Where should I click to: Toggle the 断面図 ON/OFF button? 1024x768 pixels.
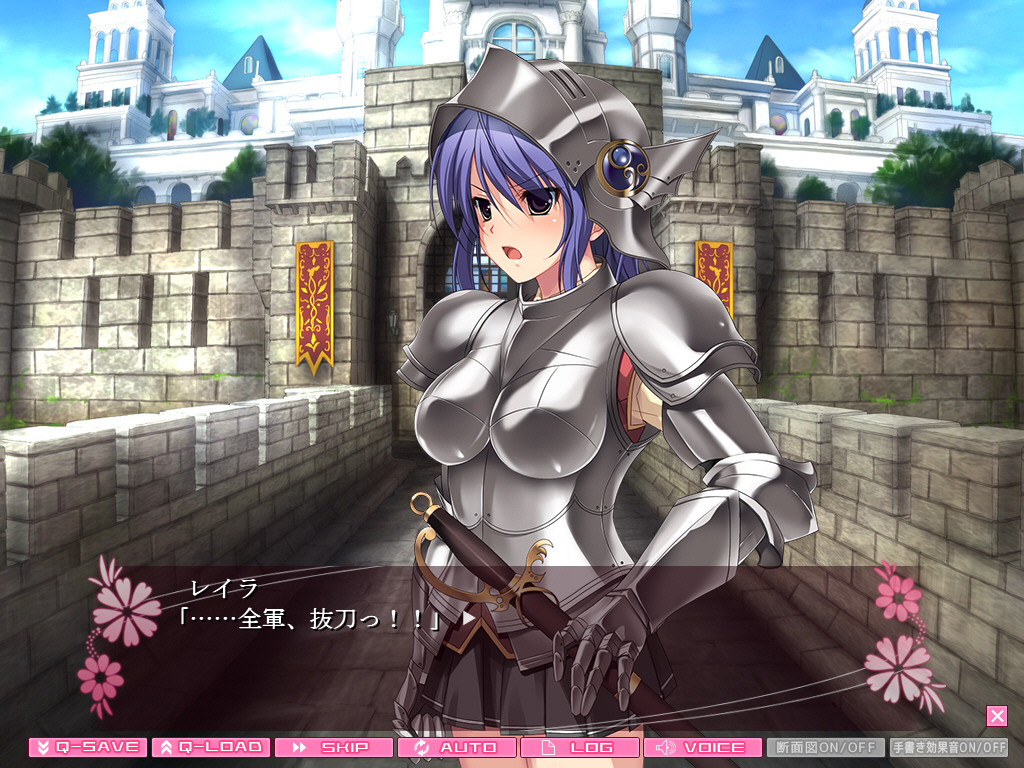tap(826, 747)
